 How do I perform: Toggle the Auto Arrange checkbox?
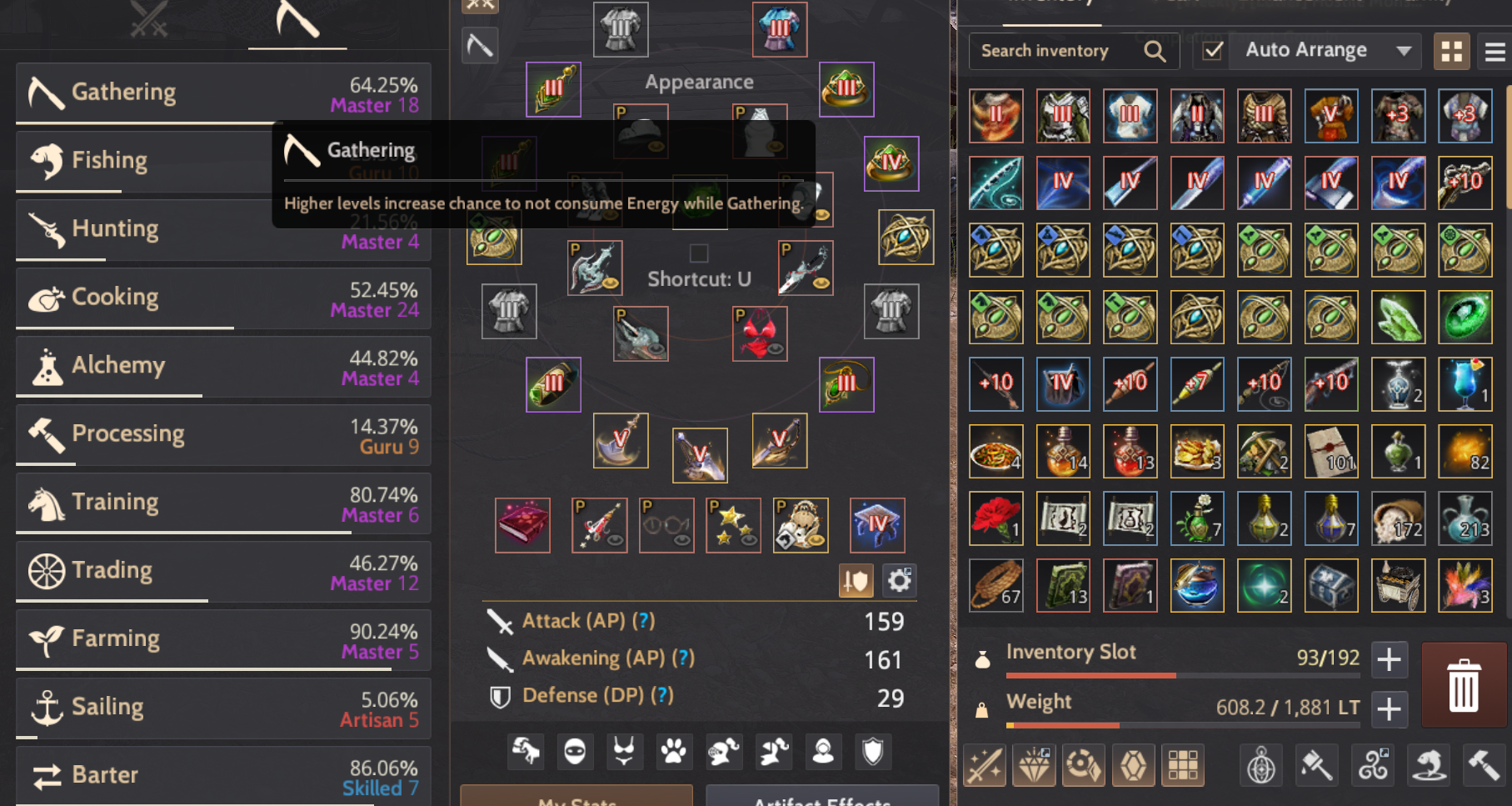[1211, 51]
